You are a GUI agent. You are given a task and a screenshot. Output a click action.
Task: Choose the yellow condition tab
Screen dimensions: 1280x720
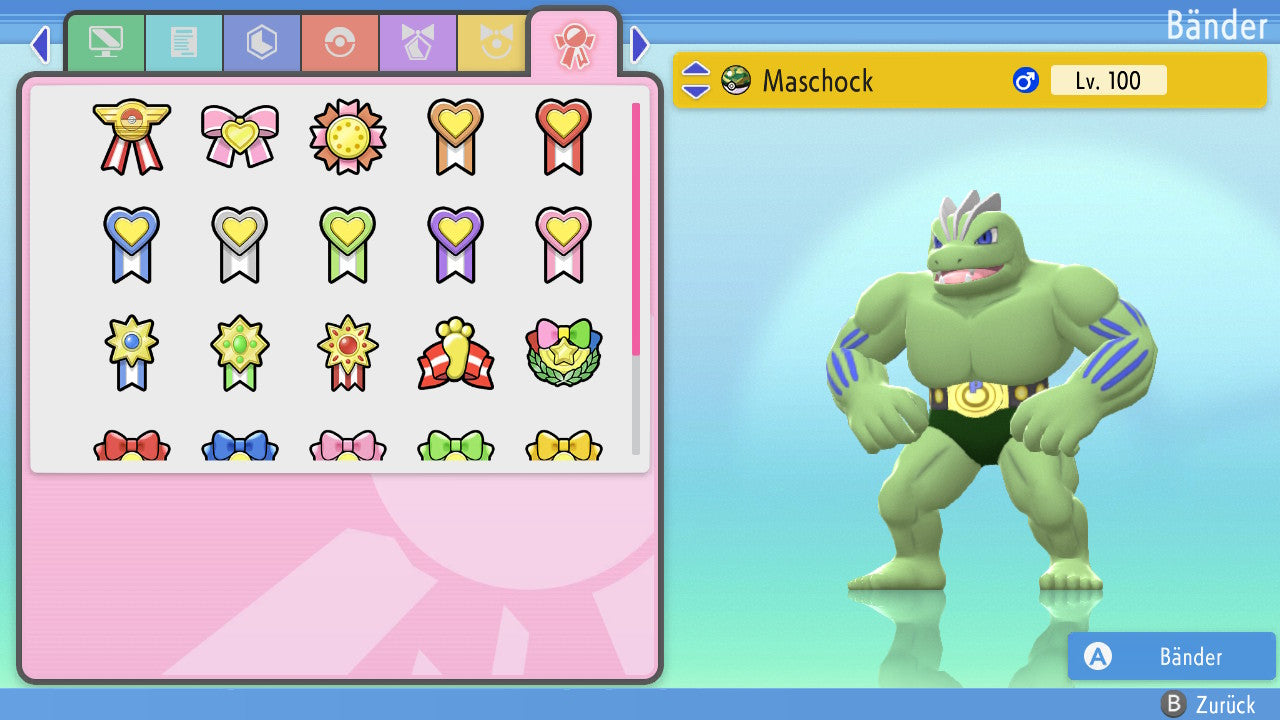click(x=492, y=43)
